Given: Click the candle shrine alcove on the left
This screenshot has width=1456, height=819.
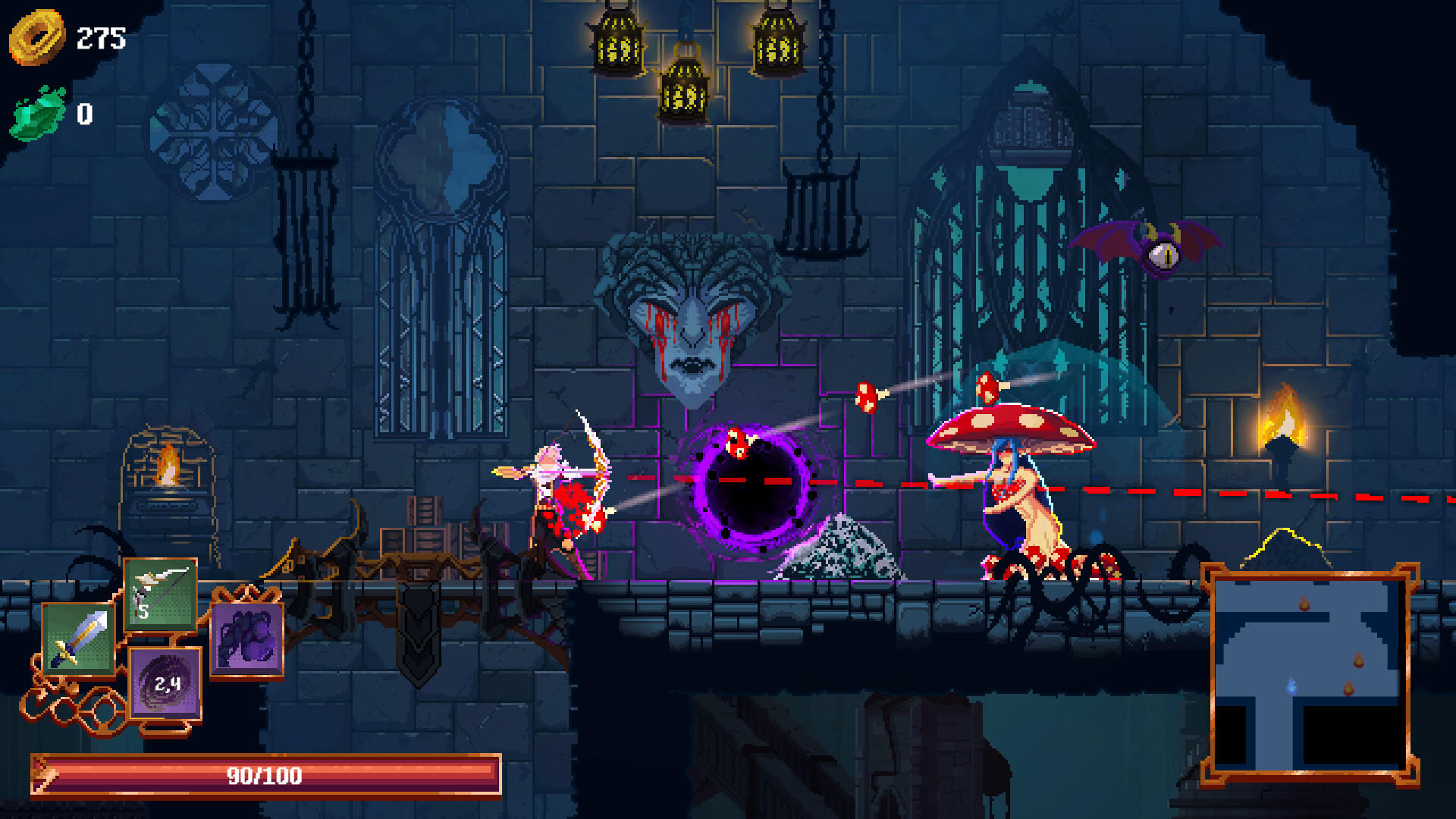Looking at the screenshot, I should tap(167, 478).
